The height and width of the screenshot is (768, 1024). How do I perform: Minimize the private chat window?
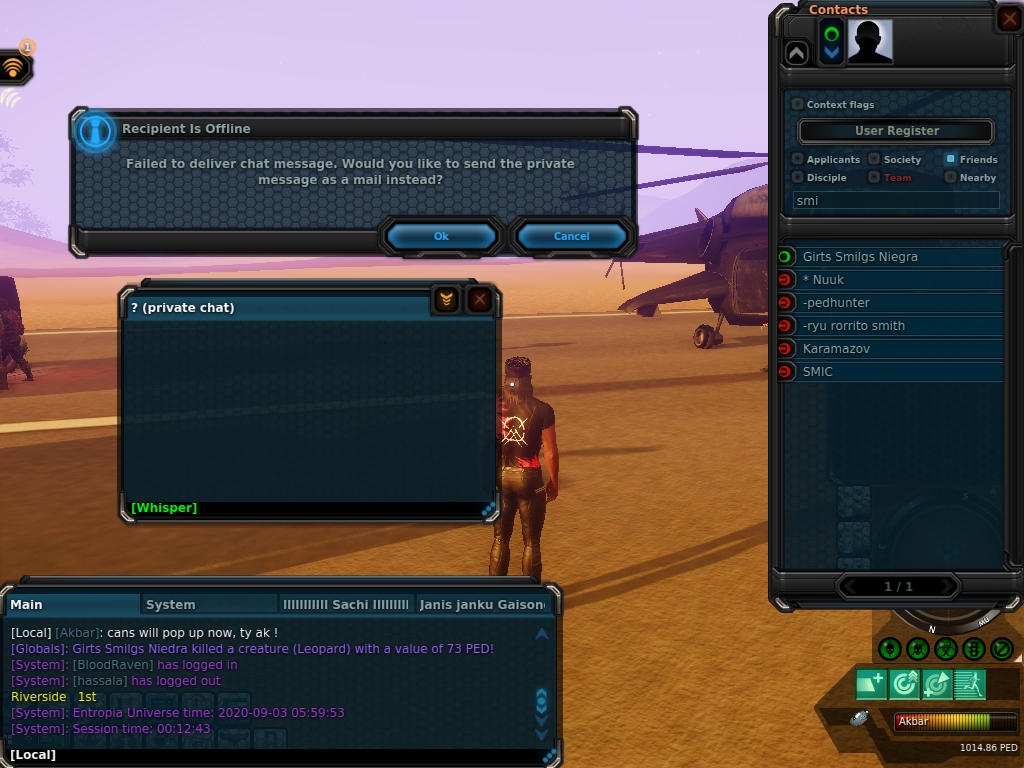pos(446,299)
